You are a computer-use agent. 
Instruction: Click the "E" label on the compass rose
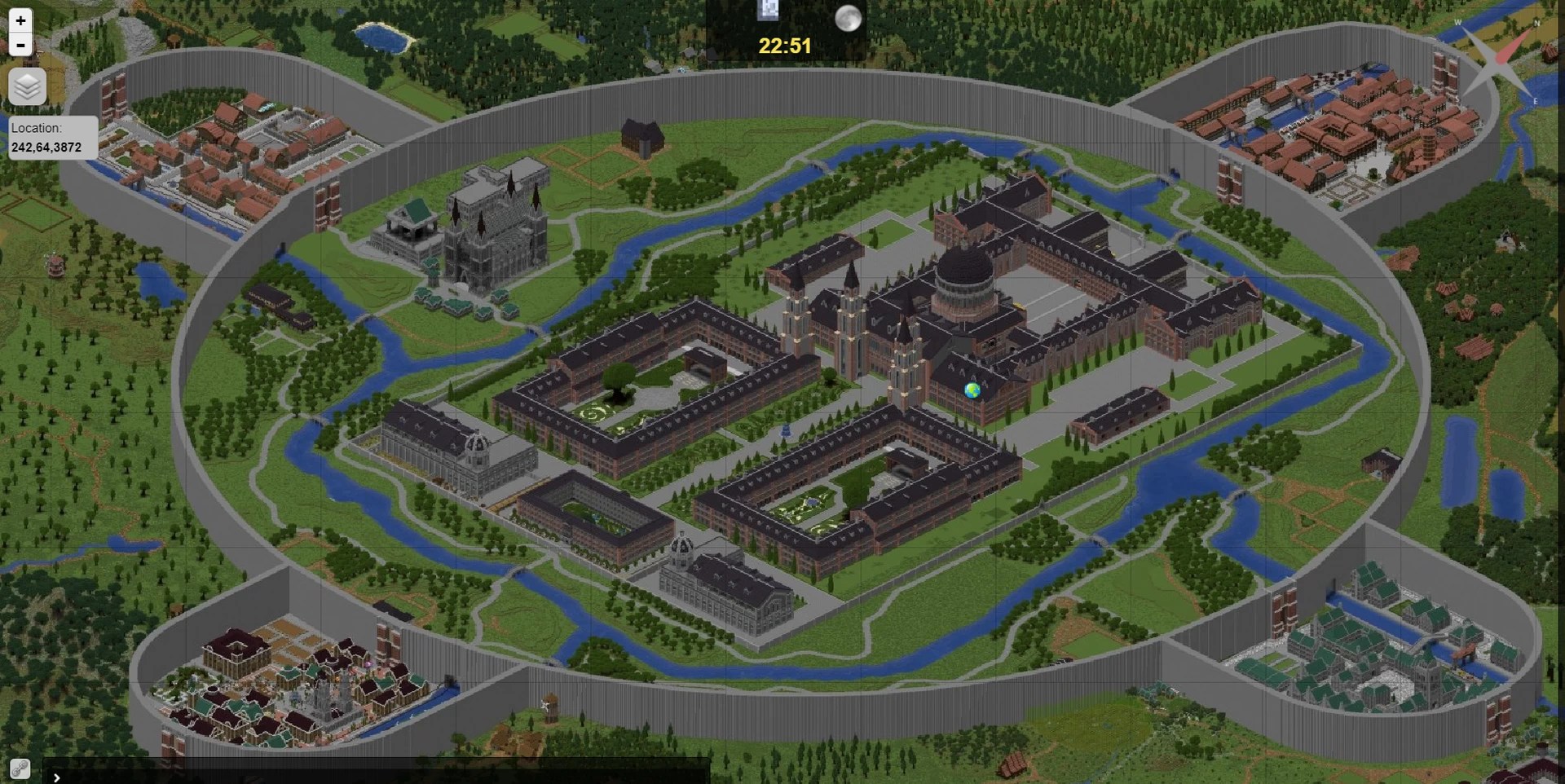1536,102
